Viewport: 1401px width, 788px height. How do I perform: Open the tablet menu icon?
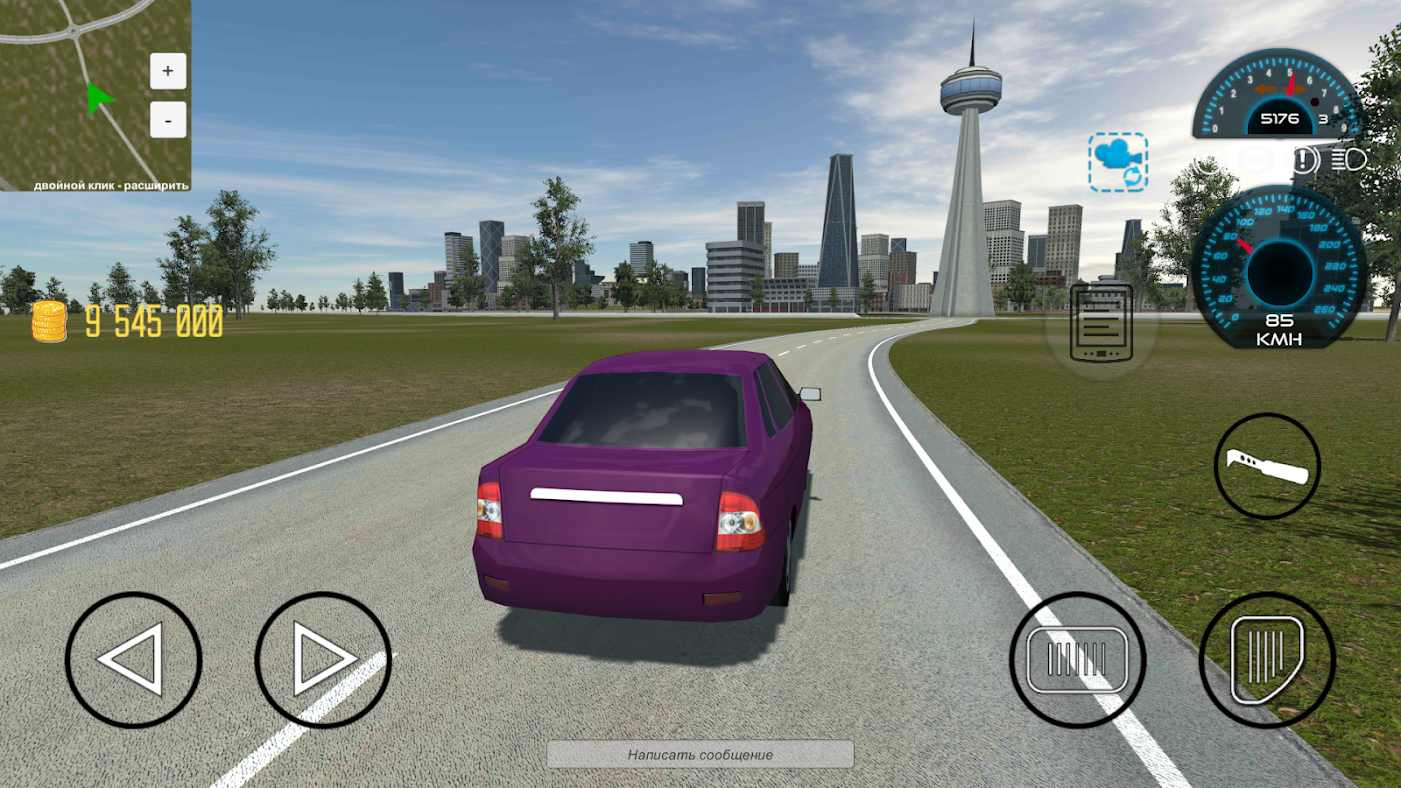(1101, 323)
